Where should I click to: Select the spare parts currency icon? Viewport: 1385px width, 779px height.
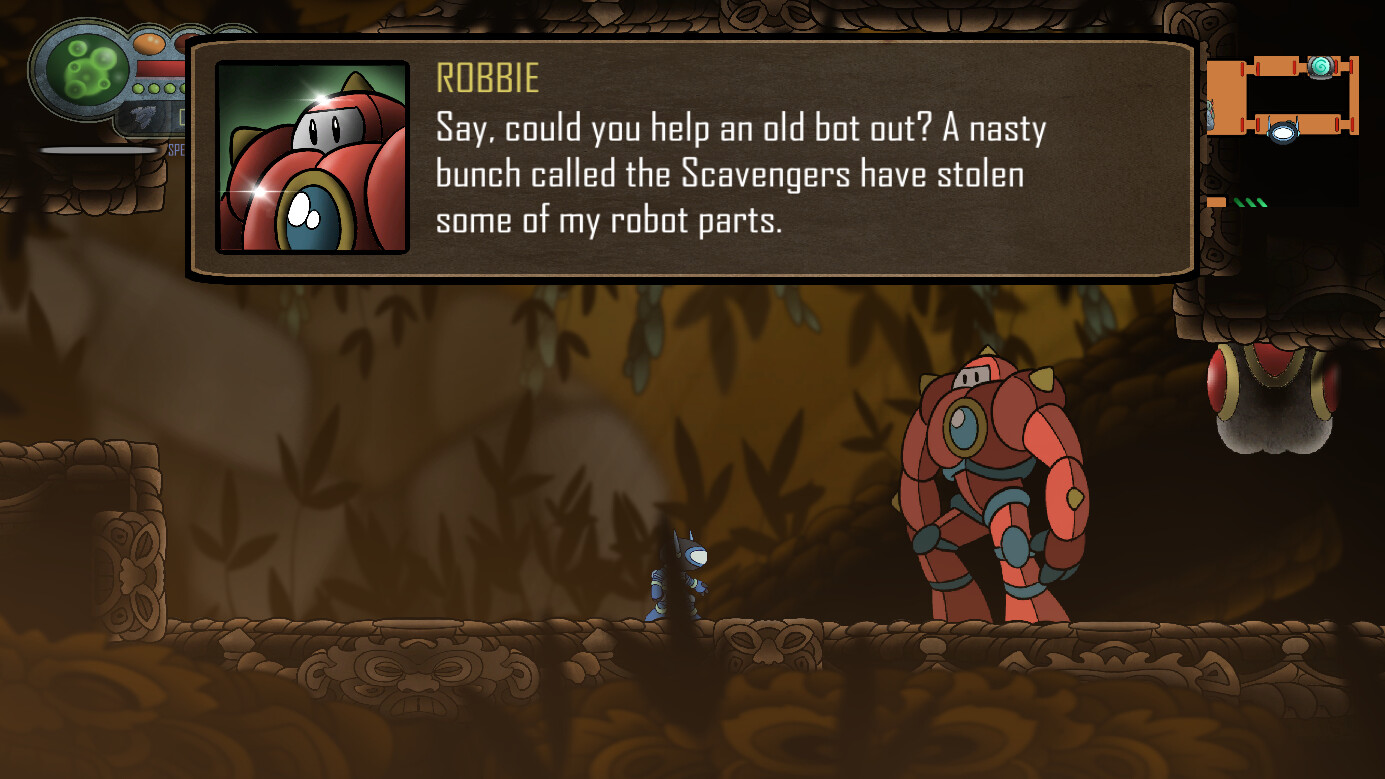pos(146,116)
